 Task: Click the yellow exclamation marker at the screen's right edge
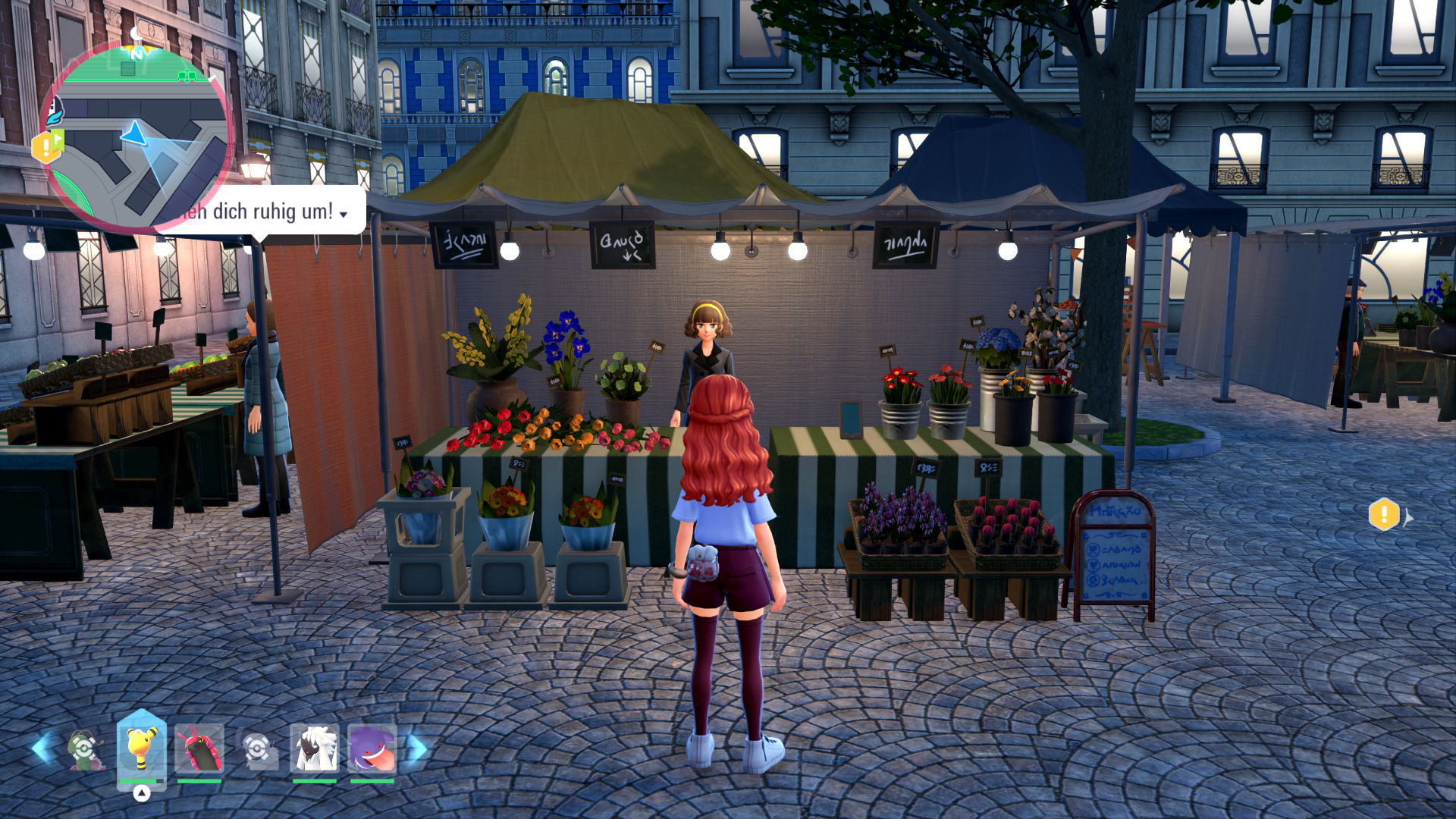click(x=1384, y=515)
